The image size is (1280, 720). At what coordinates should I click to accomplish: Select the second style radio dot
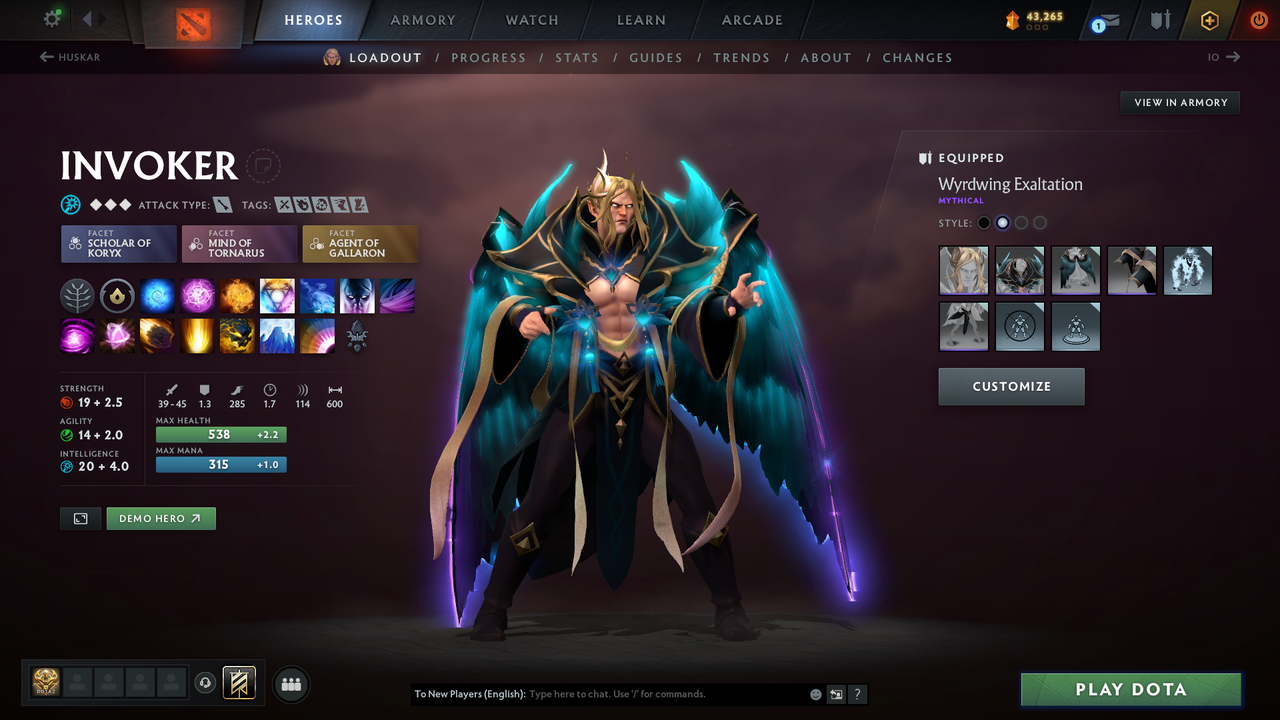coord(1002,222)
